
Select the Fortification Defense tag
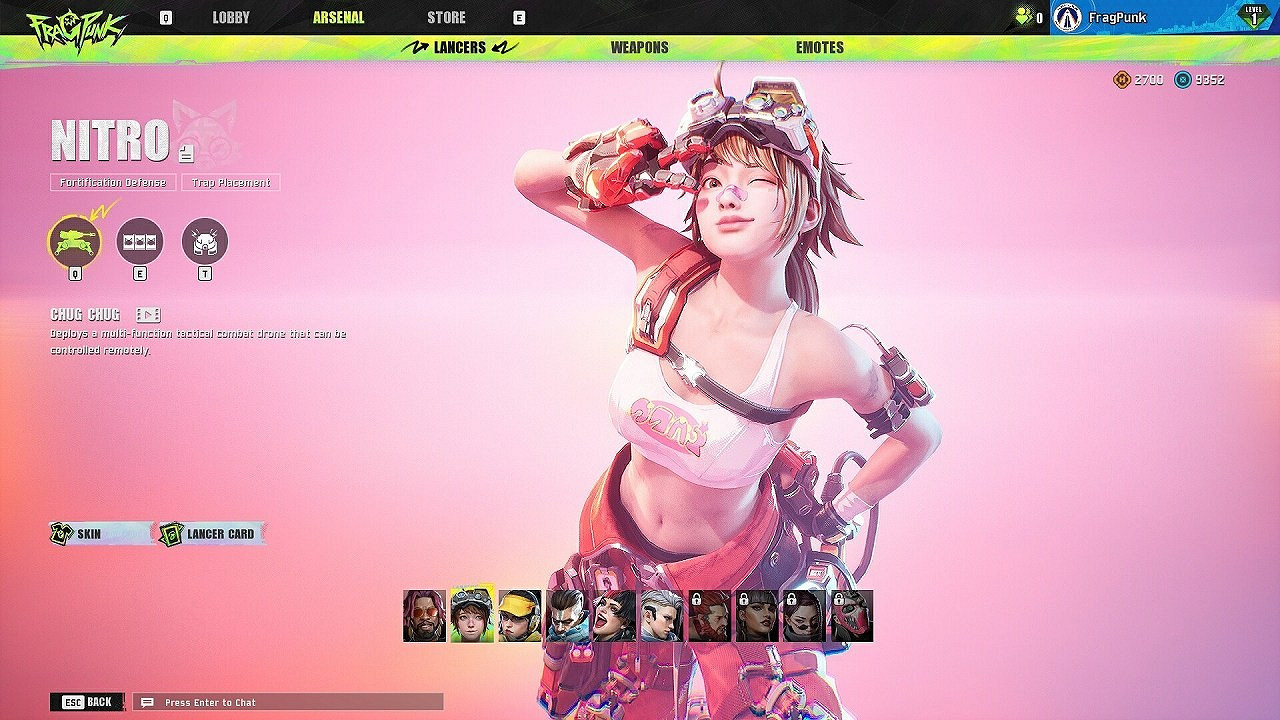[x=111, y=183]
